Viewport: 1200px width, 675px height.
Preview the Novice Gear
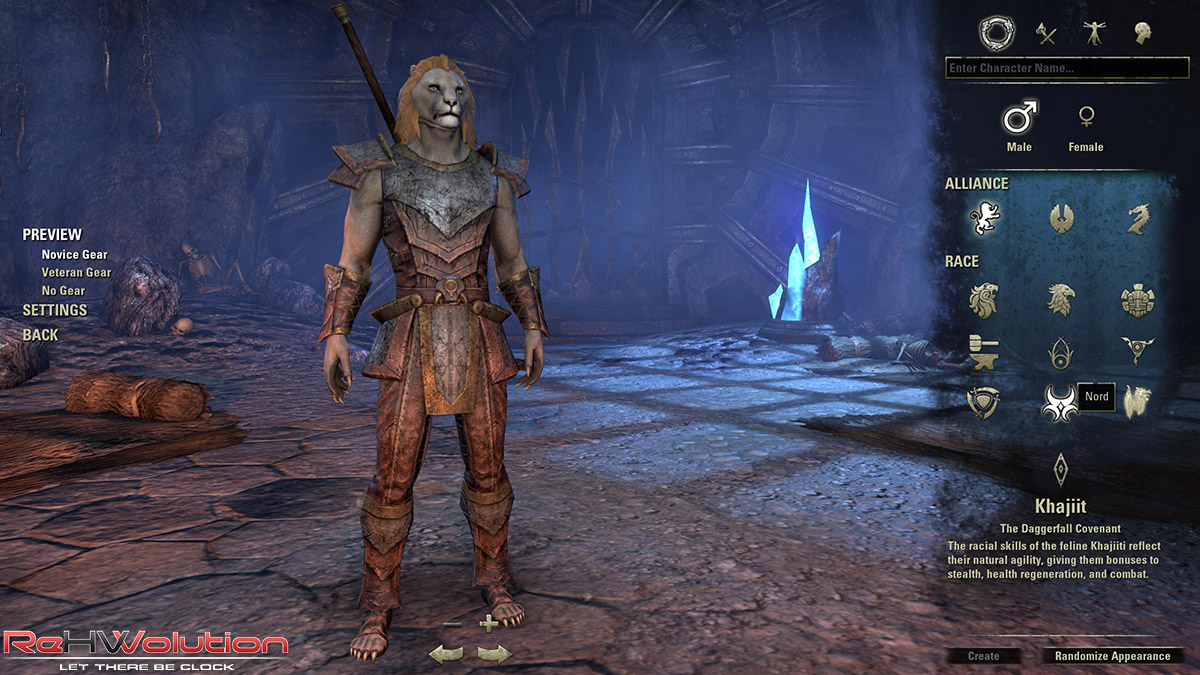[74, 254]
